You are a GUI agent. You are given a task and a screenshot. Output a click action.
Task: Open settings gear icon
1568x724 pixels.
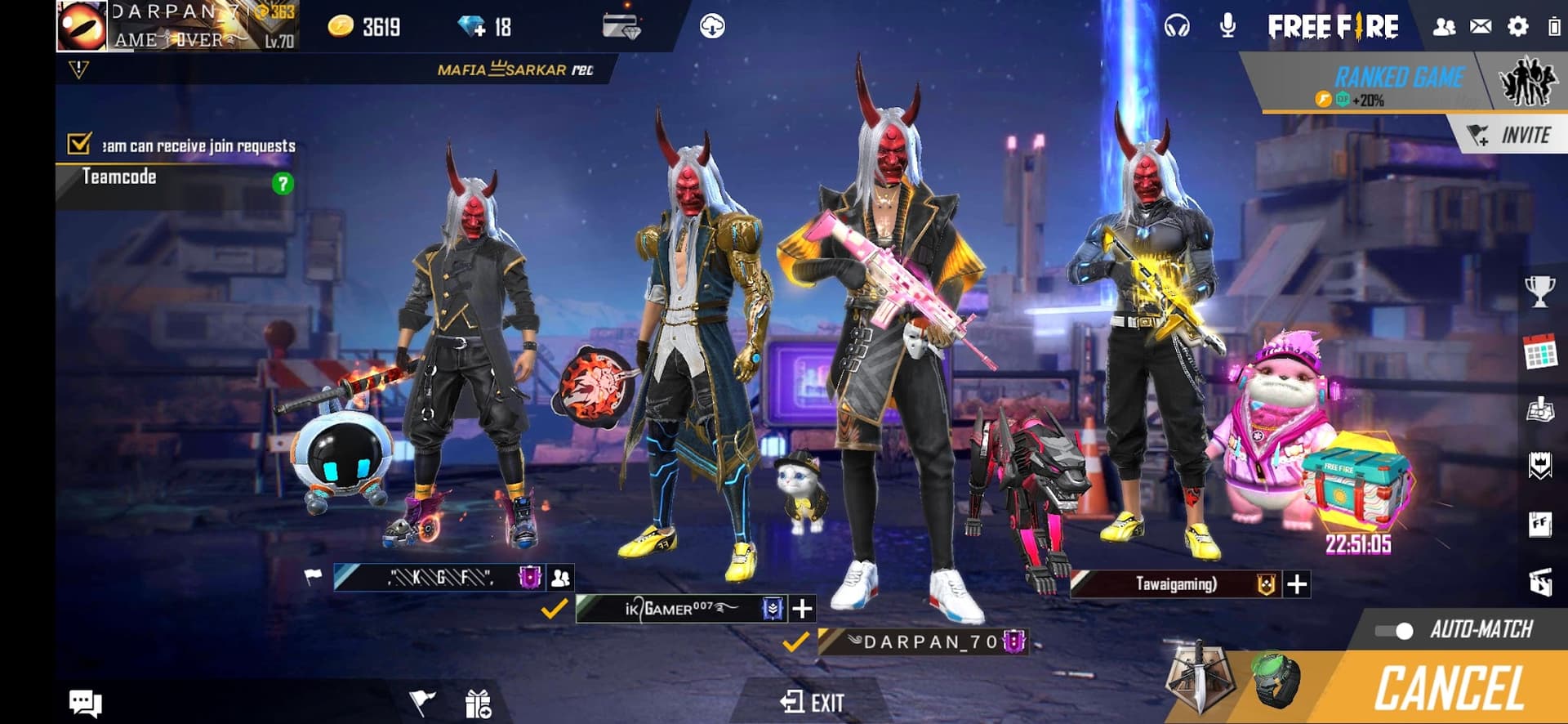[x=1517, y=27]
